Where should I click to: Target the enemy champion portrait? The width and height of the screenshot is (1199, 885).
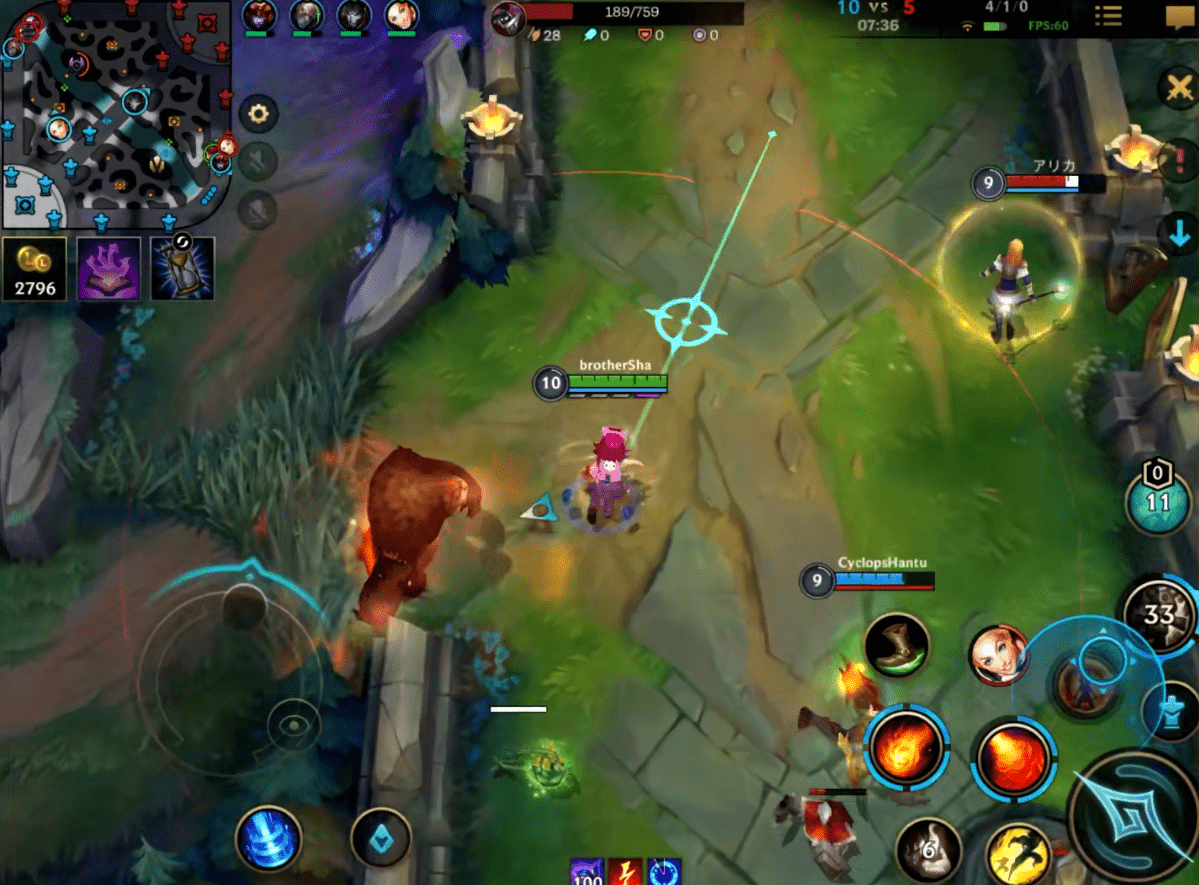click(997, 655)
